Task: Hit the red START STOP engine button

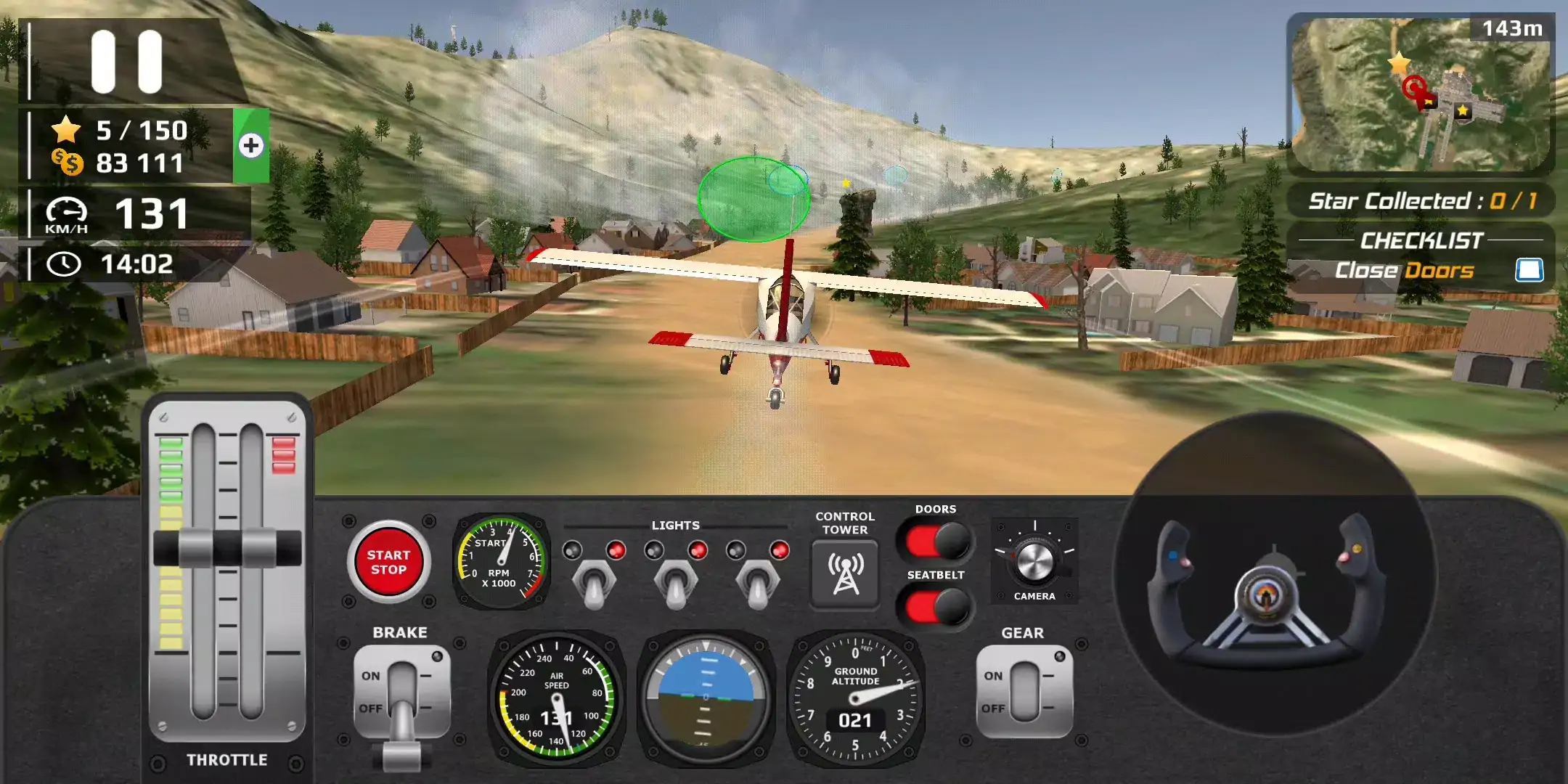Action: [x=388, y=563]
